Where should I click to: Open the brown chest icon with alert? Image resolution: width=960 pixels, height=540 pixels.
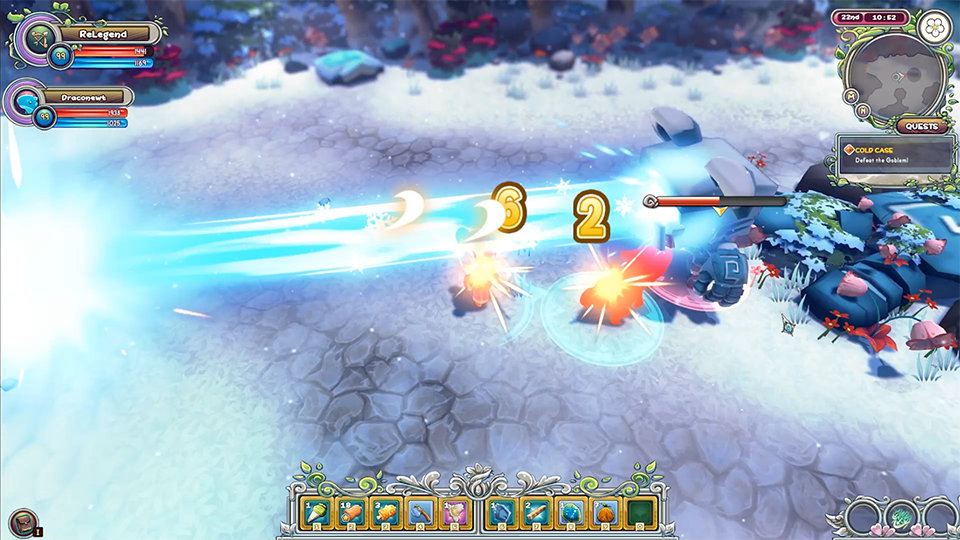point(22,521)
